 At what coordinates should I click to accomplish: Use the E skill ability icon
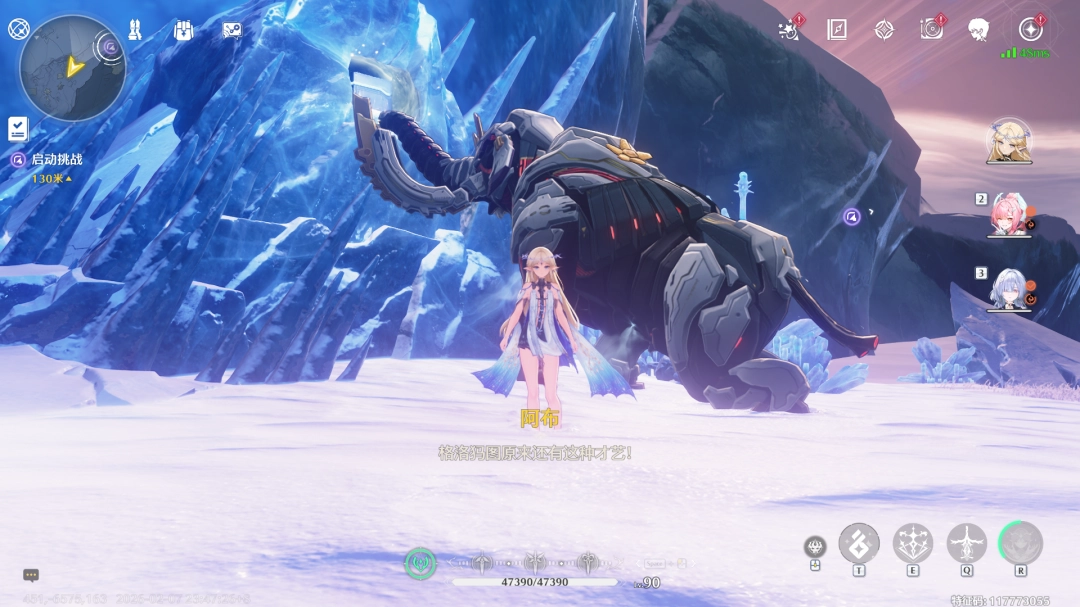click(913, 543)
